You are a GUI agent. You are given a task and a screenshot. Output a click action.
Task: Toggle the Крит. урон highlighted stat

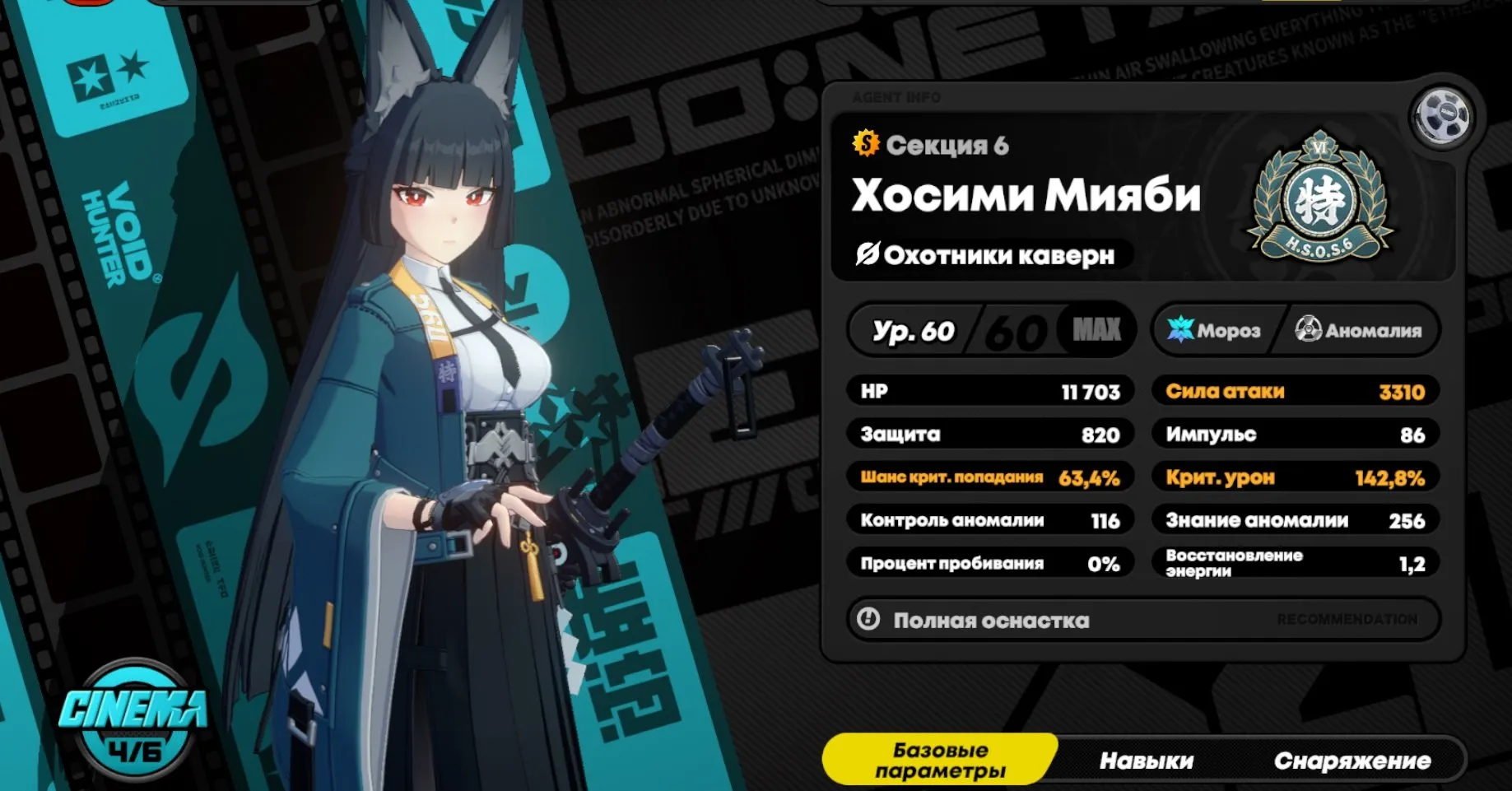point(1295,477)
